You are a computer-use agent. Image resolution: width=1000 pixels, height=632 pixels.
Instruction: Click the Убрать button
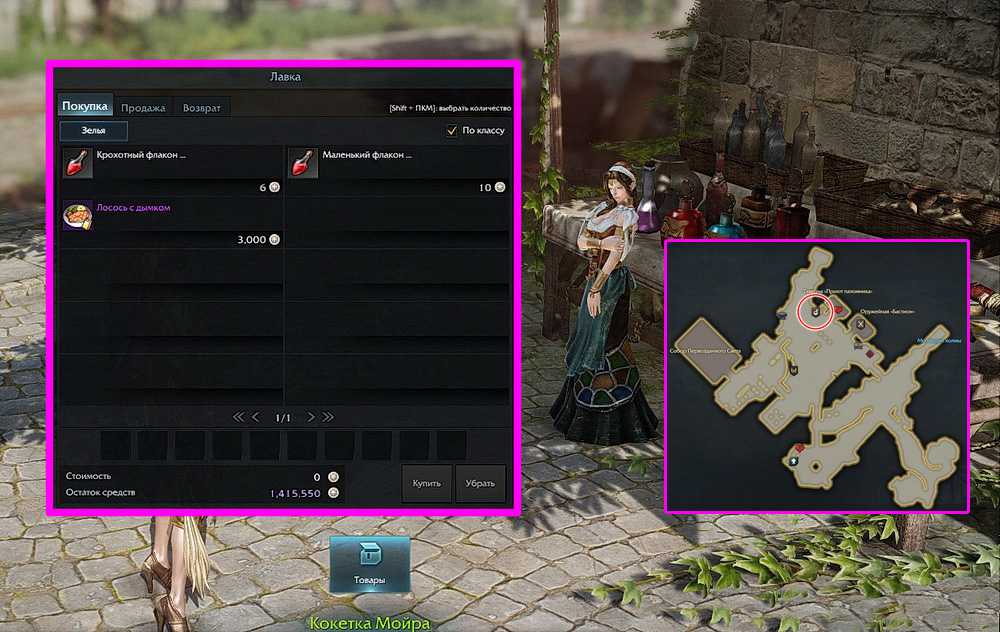[480, 483]
